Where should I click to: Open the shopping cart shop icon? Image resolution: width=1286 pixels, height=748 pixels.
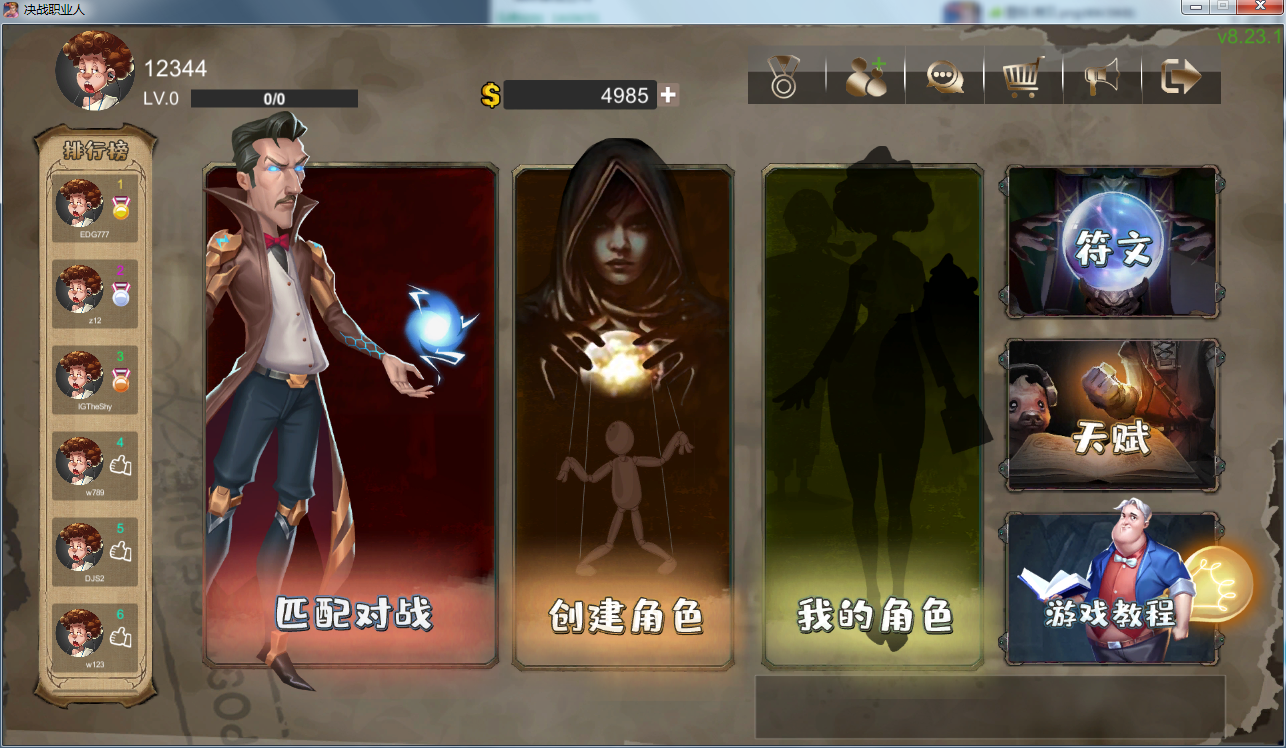coord(1023,78)
